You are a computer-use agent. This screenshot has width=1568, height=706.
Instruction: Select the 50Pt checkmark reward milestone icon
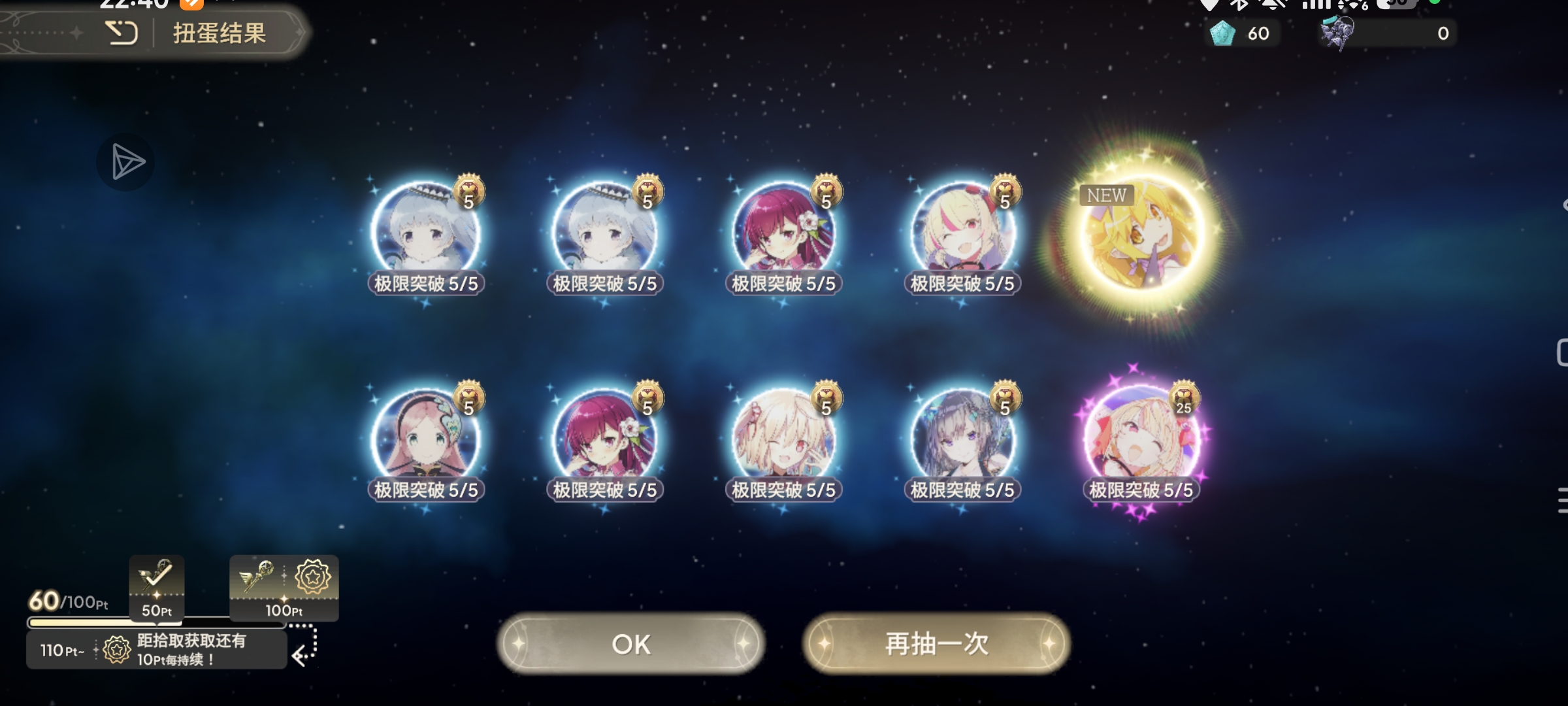click(x=155, y=587)
